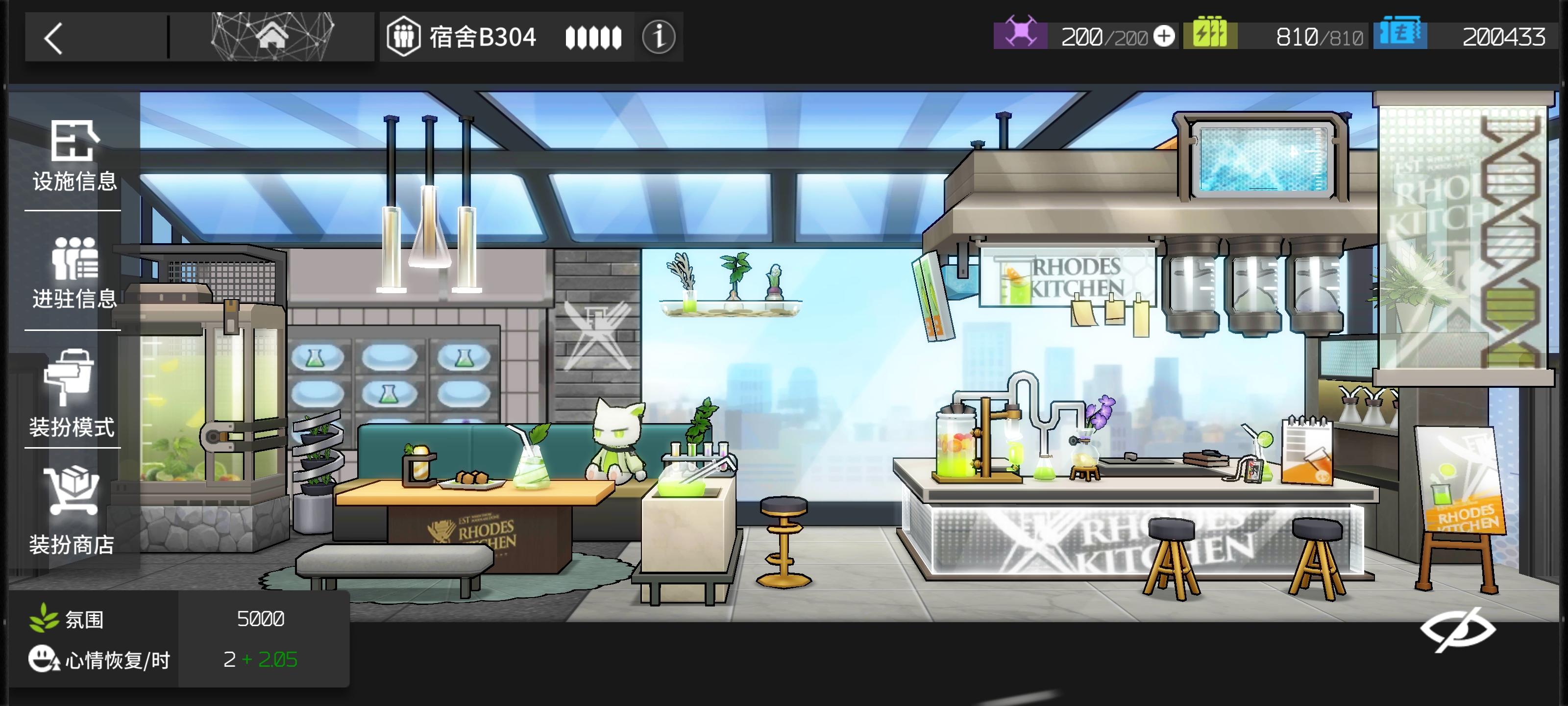The width and height of the screenshot is (1568, 706).
Task: Click the battery charge icon
Action: coord(1211,35)
